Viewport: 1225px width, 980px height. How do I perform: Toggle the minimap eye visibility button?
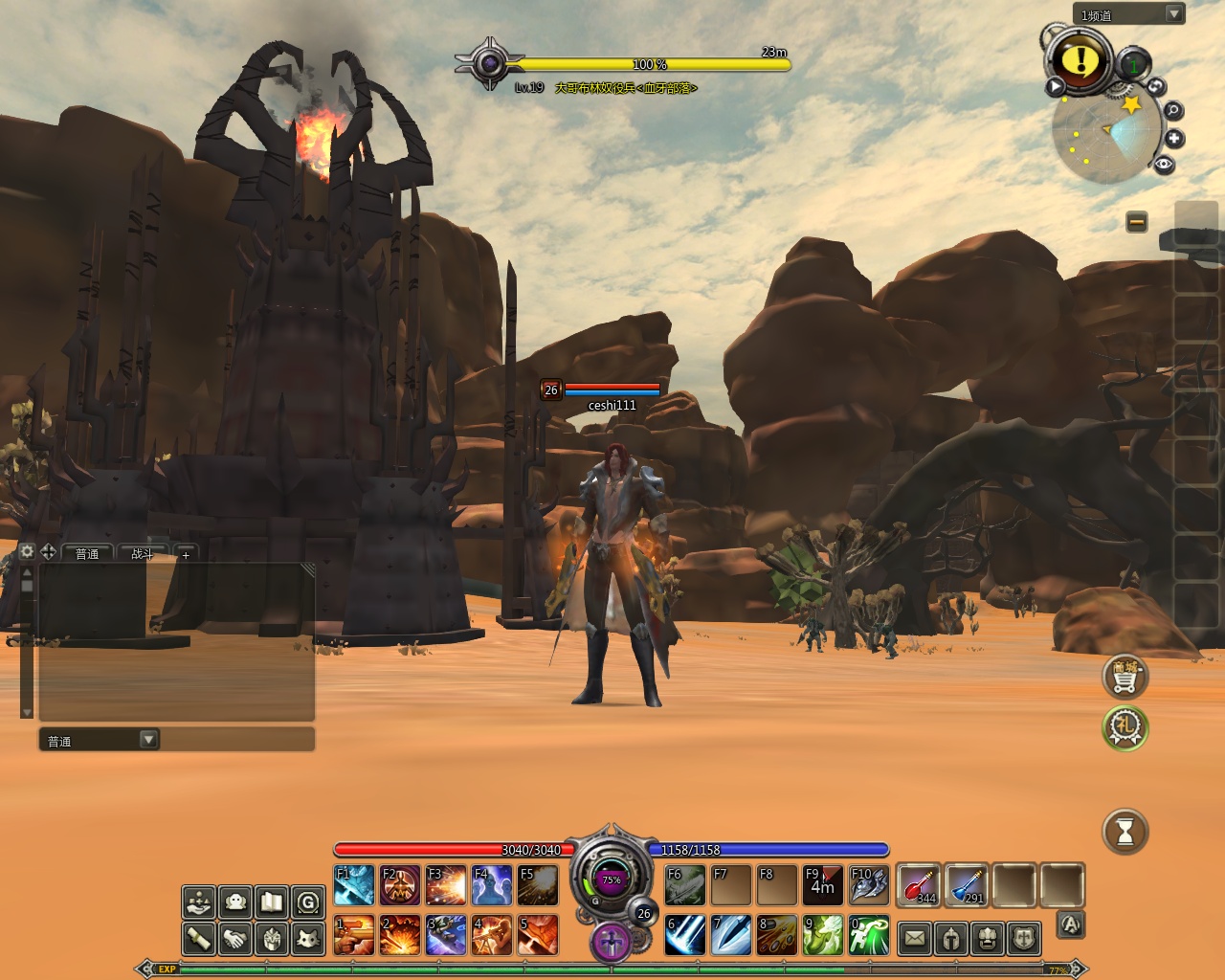[x=1164, y=165]
